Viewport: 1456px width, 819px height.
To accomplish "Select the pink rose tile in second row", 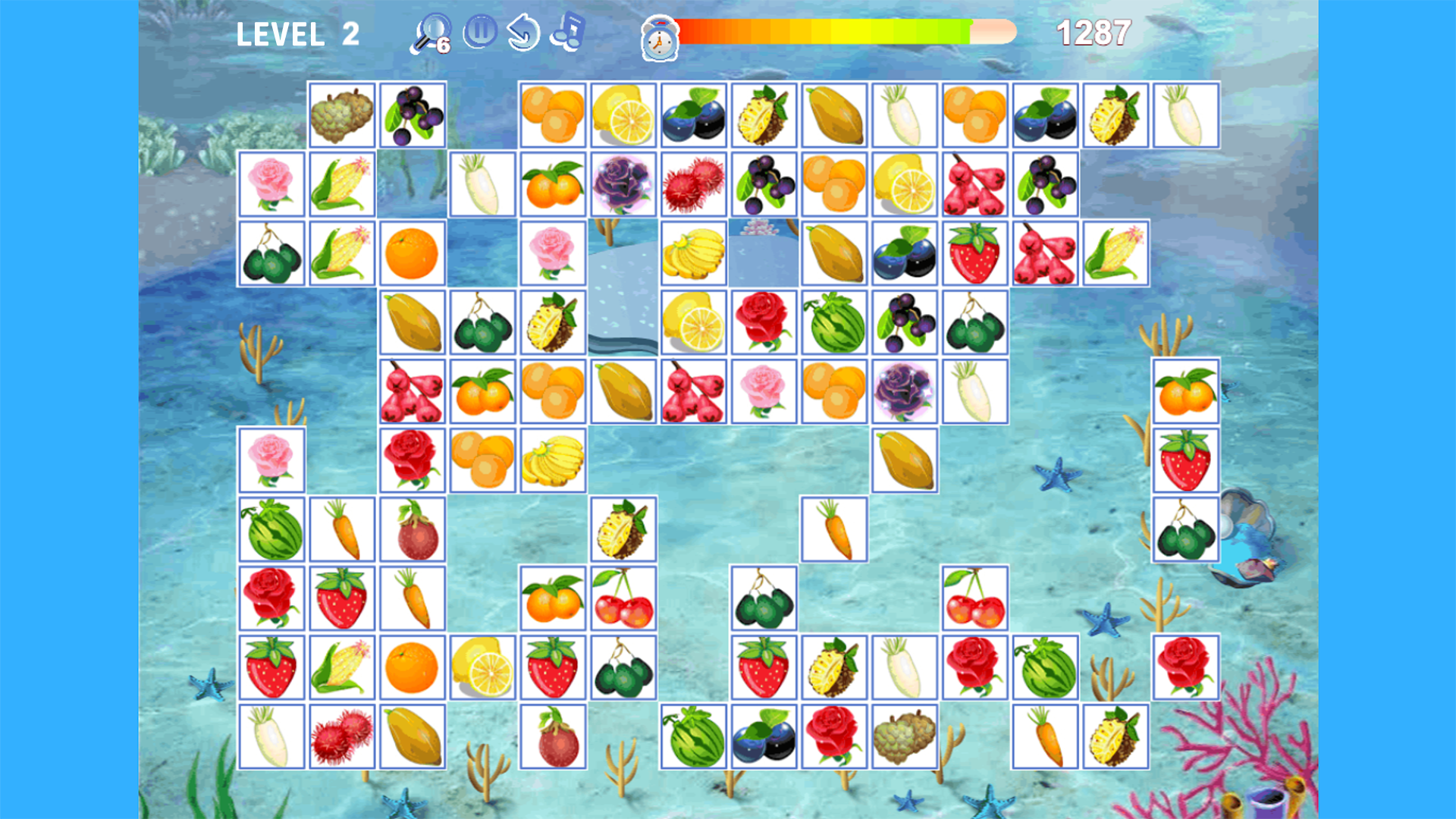I will coord(271,184).
